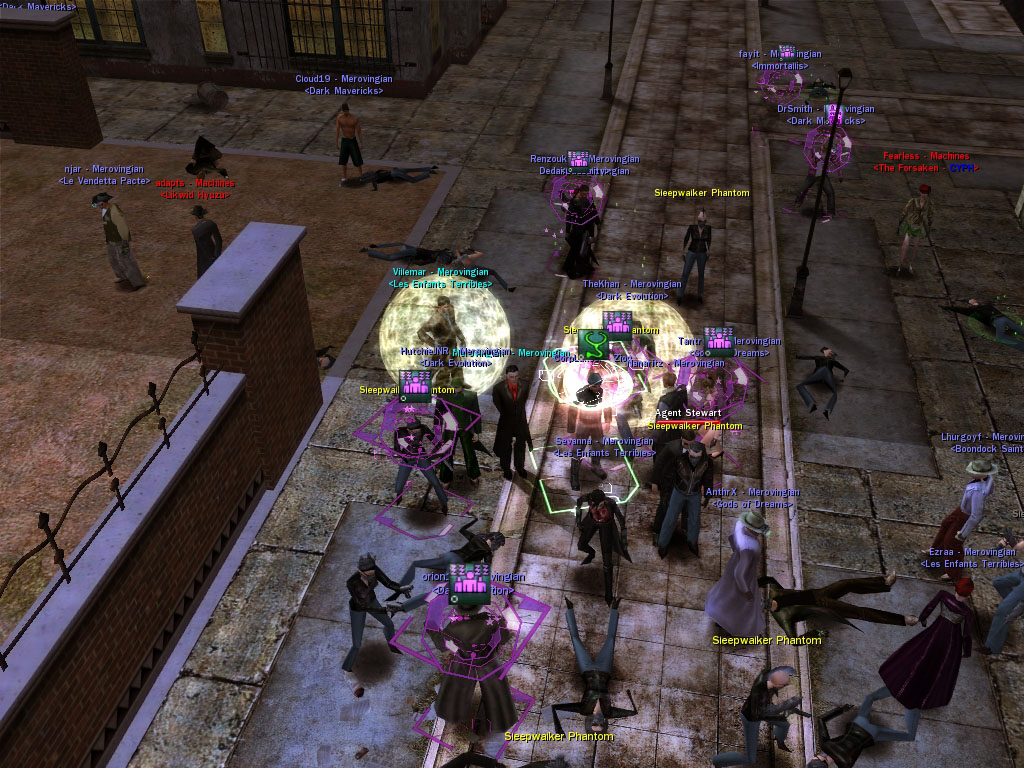
Task: Target the njar Merovingian nameplate
Action: (x=104, y=170)
